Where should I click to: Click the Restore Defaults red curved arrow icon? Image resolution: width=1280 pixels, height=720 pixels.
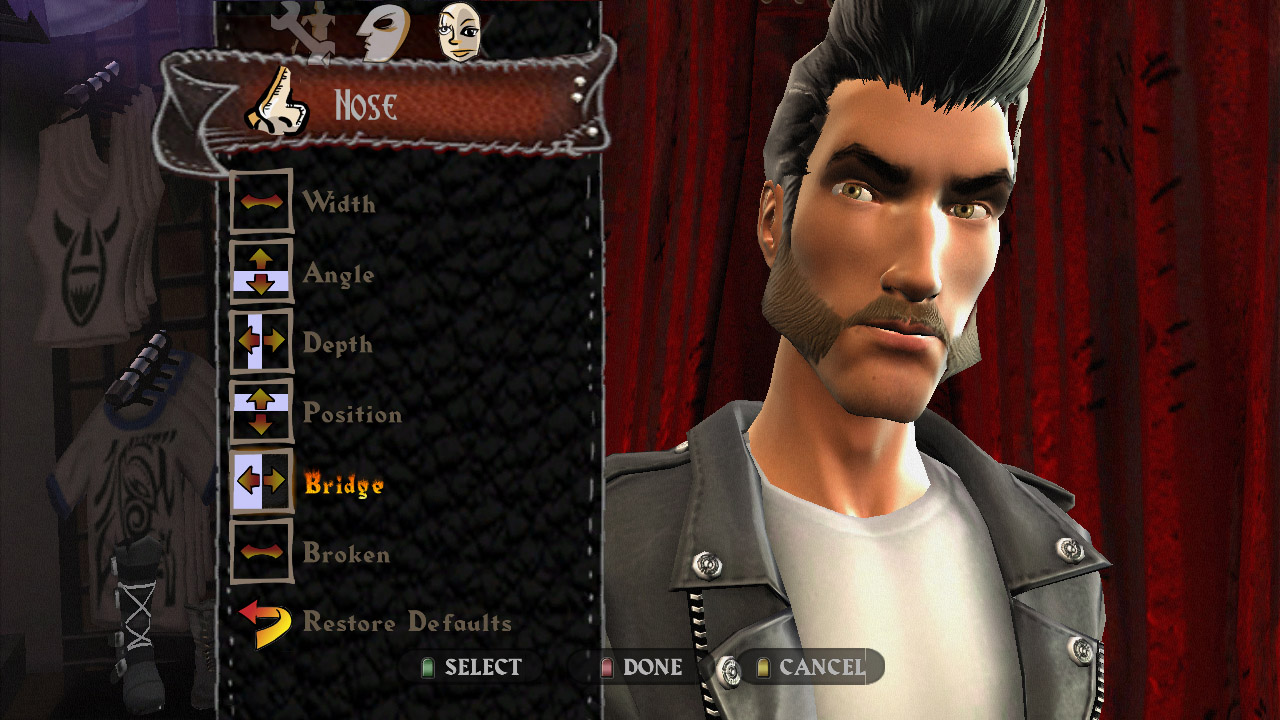258,622
